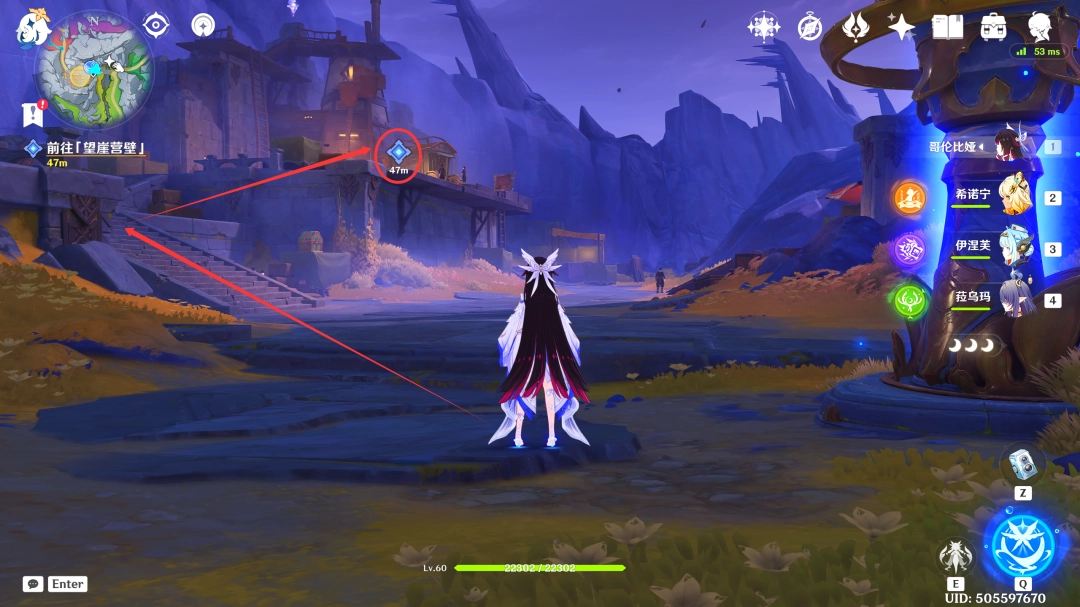Open the events compass icon
The height and width of the screenshot is (607, 1080).
coord(810,27)
